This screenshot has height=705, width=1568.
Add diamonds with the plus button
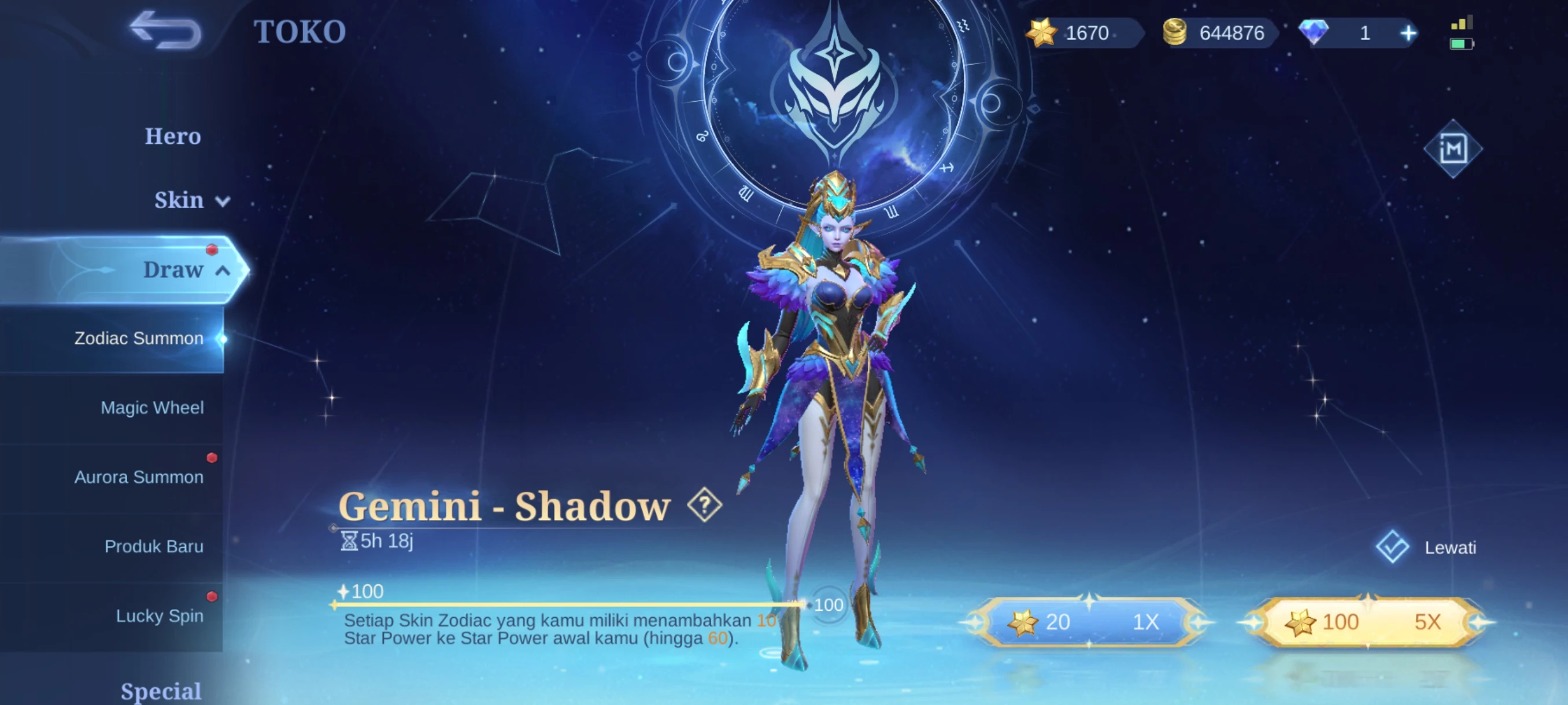[1408, 33]
